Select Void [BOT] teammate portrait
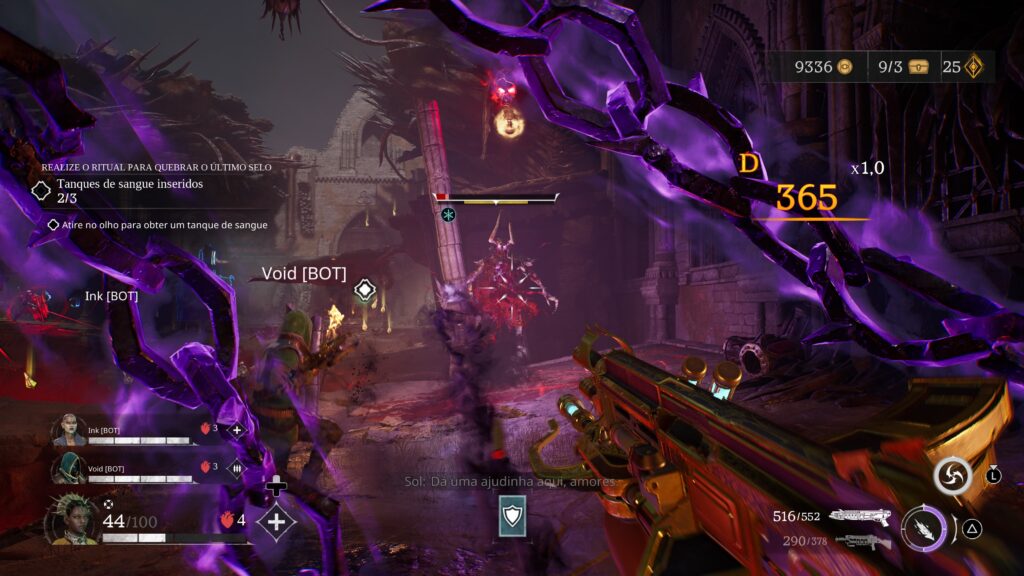 (68, 467)
